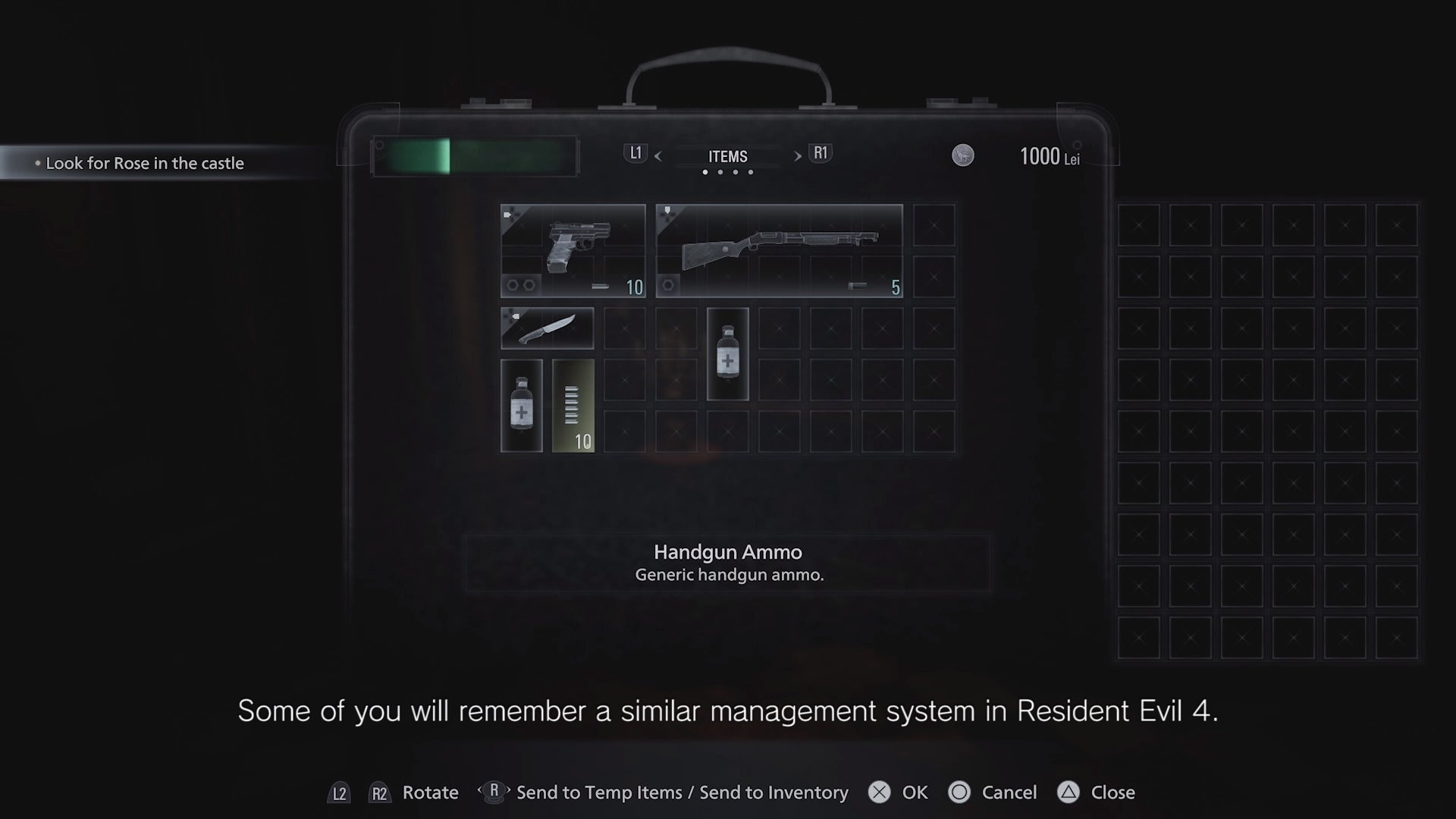
Task: Open the previous page via left arrow
Action: pyautogui.click(x=658, y=156)
